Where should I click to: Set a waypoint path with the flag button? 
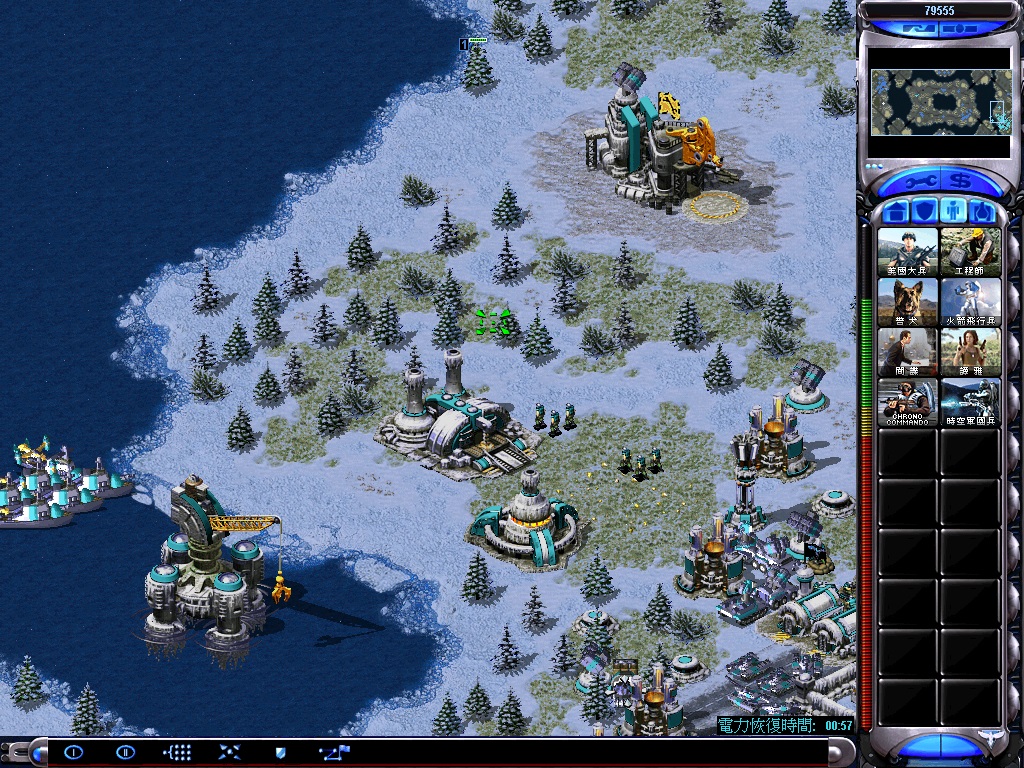coord(334,752)
